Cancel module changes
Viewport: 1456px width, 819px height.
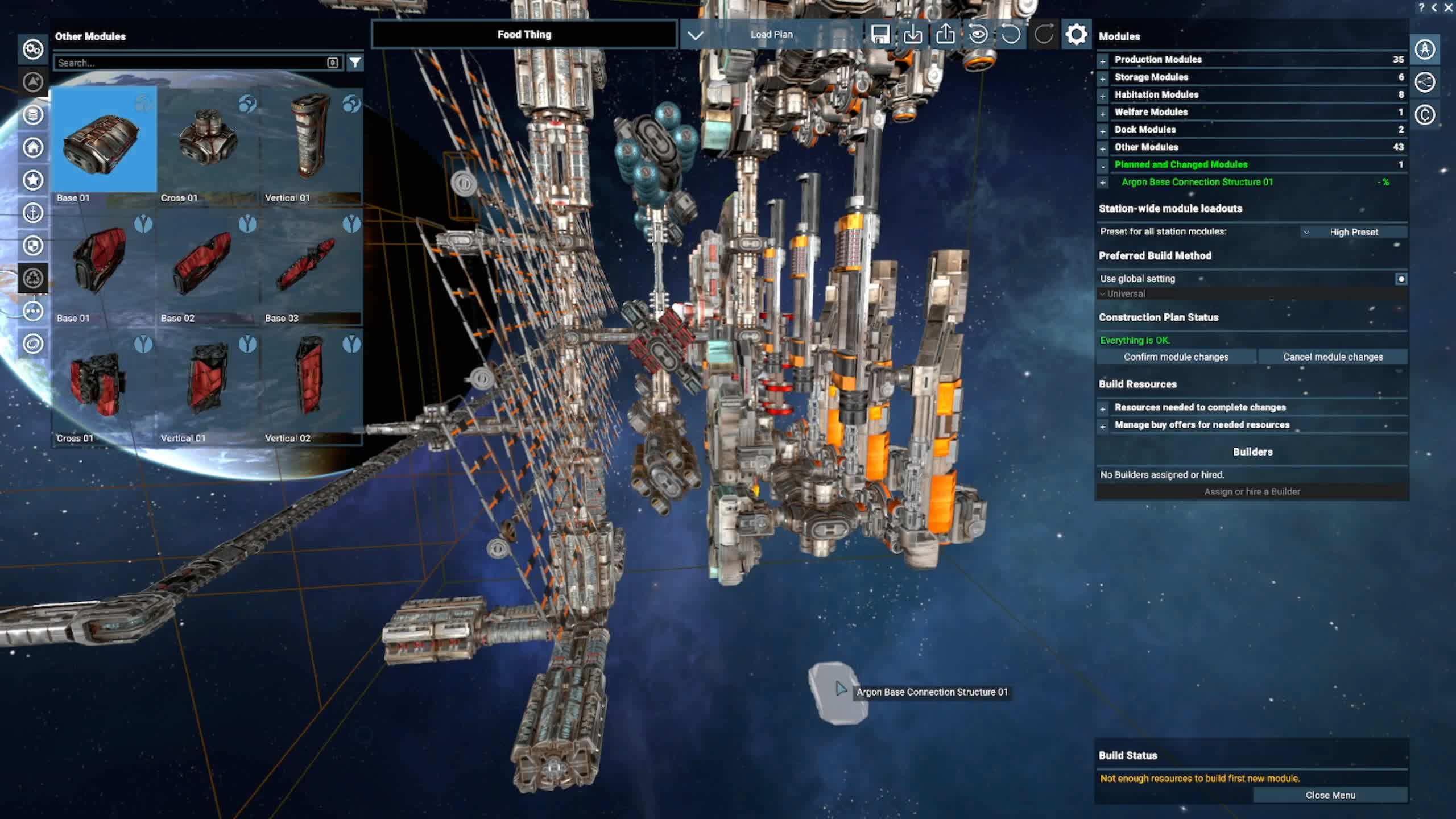1332,357
